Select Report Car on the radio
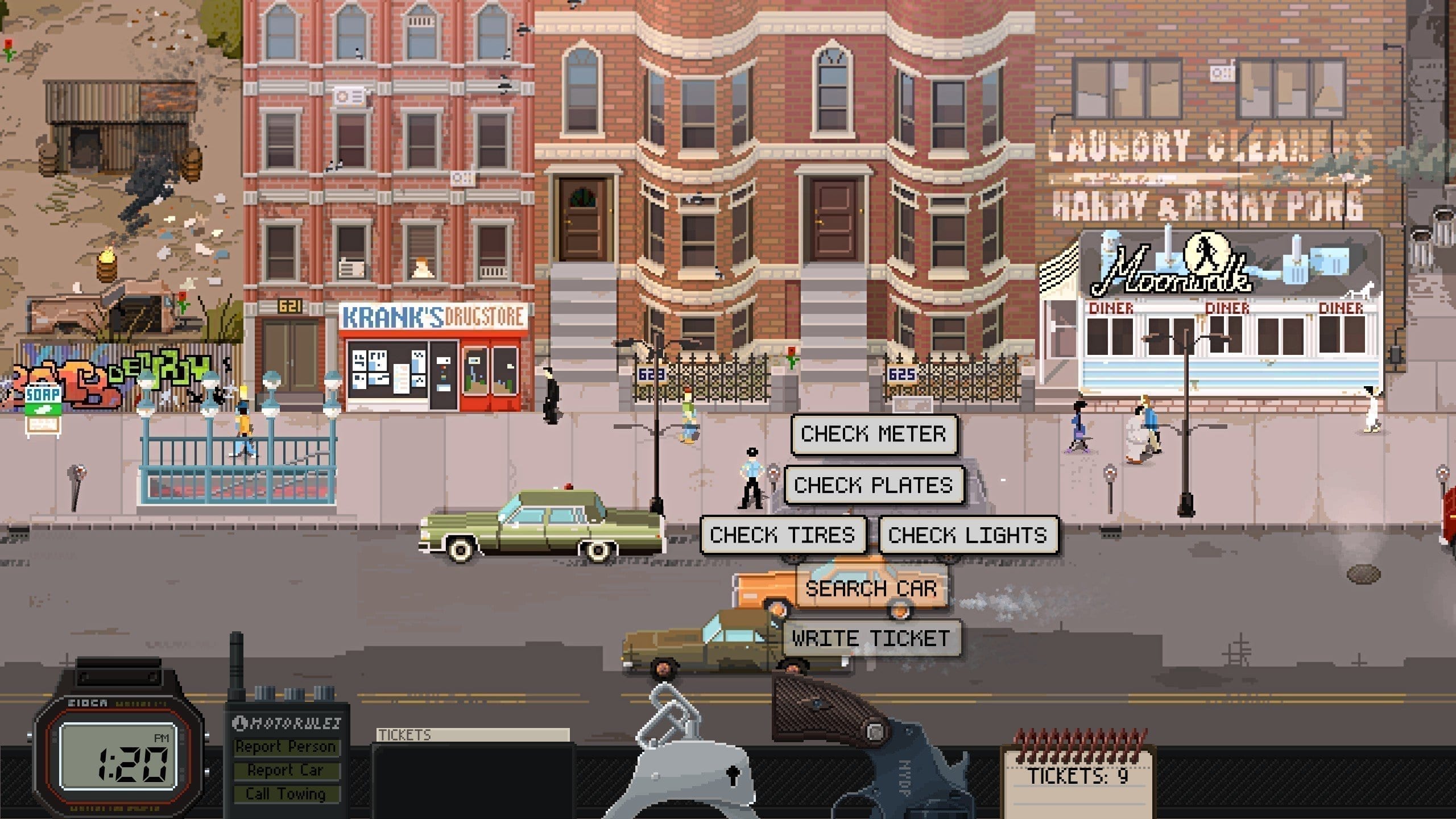Image resolution: width=1456 pixels, height=819 pixels. pyautogui.click(x=286, y=770)
